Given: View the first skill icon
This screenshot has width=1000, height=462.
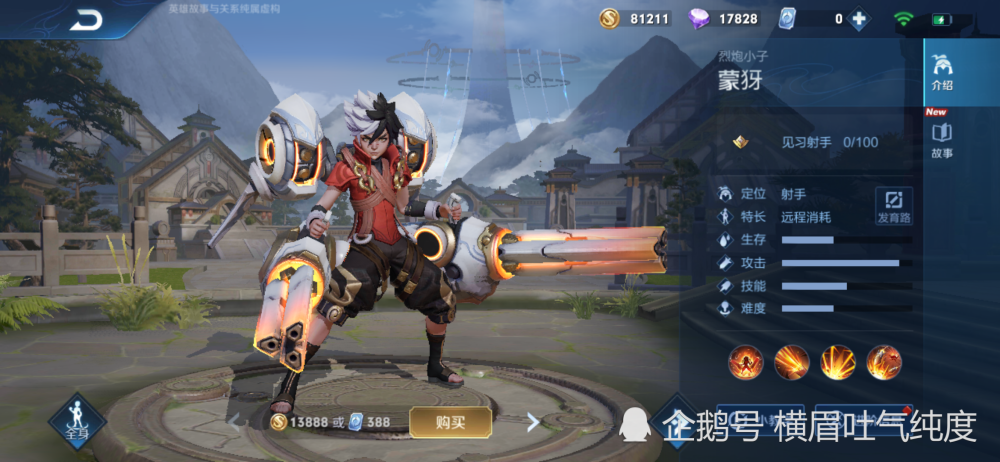Looking at the screenshot, I should 745,361.
